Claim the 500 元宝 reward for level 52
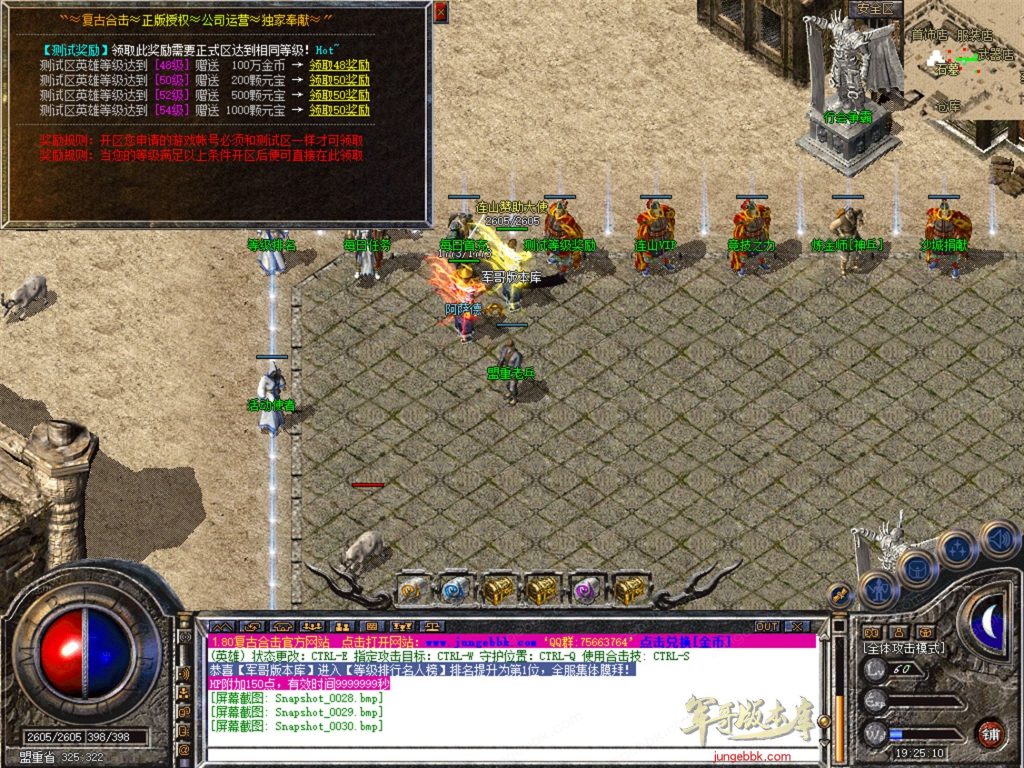1024x768 pixels. pyautogui.click(x=339, y=95)
